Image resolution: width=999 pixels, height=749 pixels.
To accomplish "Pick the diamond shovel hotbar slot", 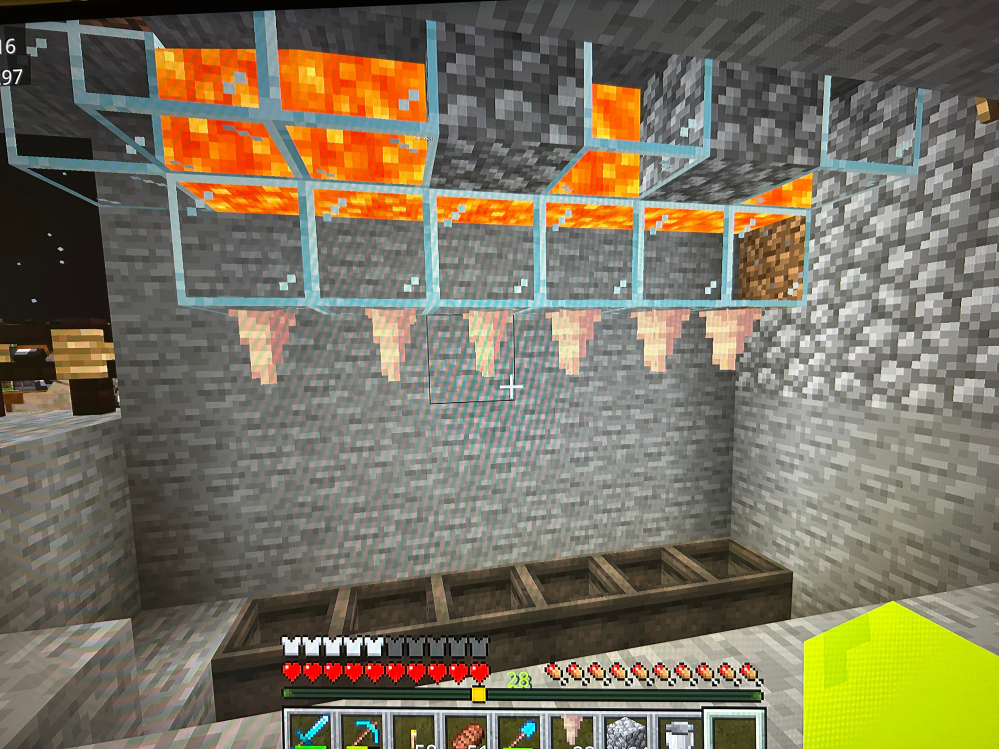I will [519, 733].
